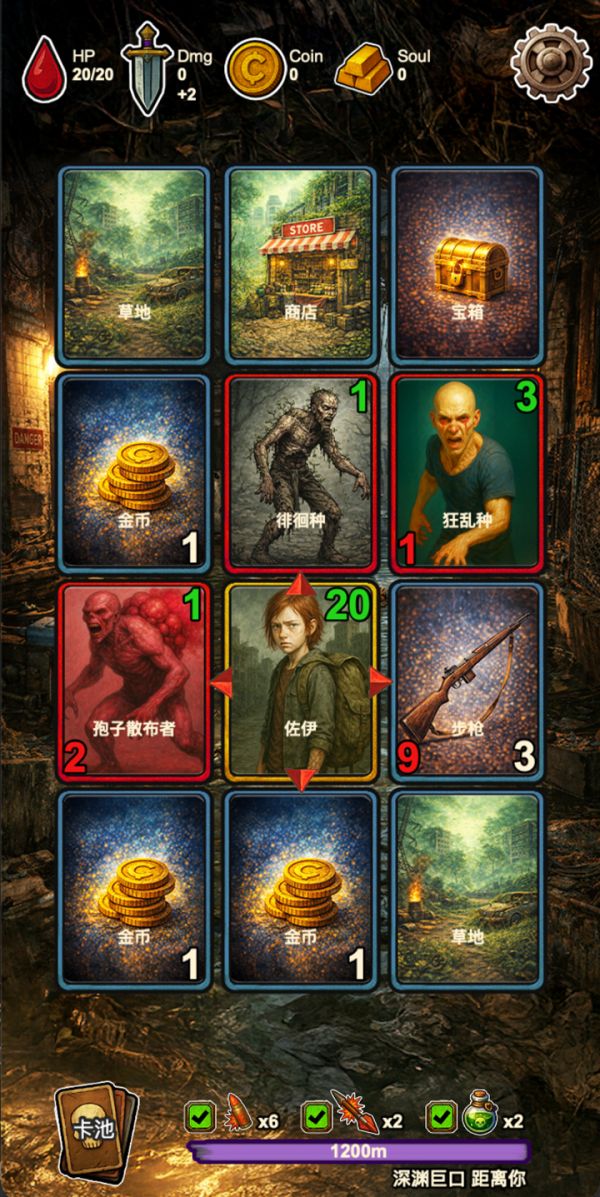Screen dimensions: 600x1197
Task: Choose the 宝箱 treasure chest card
Action: [466, 264]
